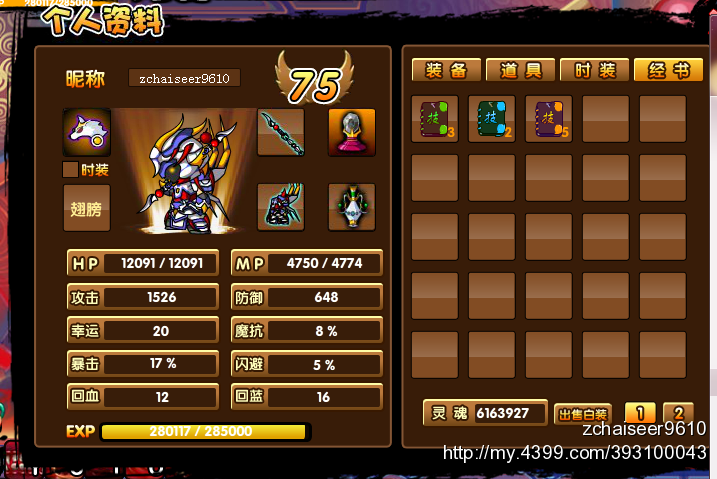This screenshot has width=717, height=479.
Task: Open the 道具 items tab
Action: tap(520, 70)
